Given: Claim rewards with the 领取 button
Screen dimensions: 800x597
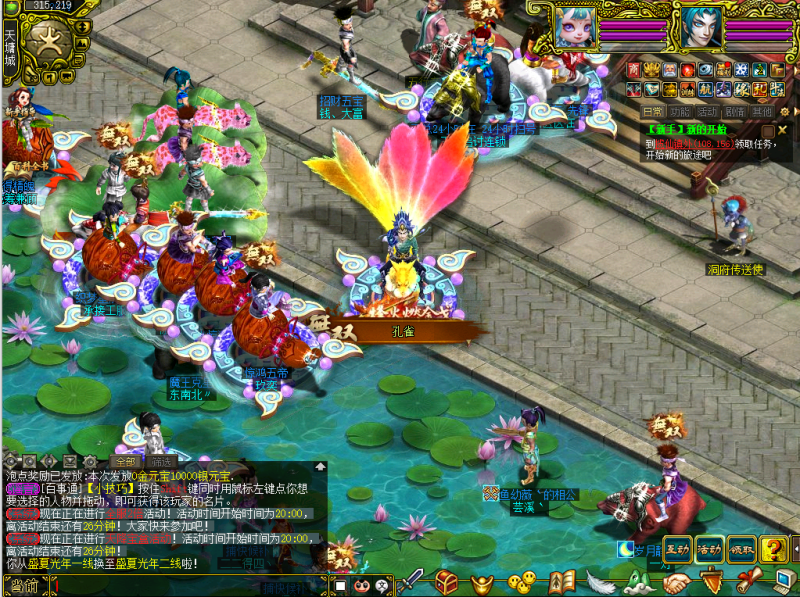Looking at the screenshot, I should (740, 548).
